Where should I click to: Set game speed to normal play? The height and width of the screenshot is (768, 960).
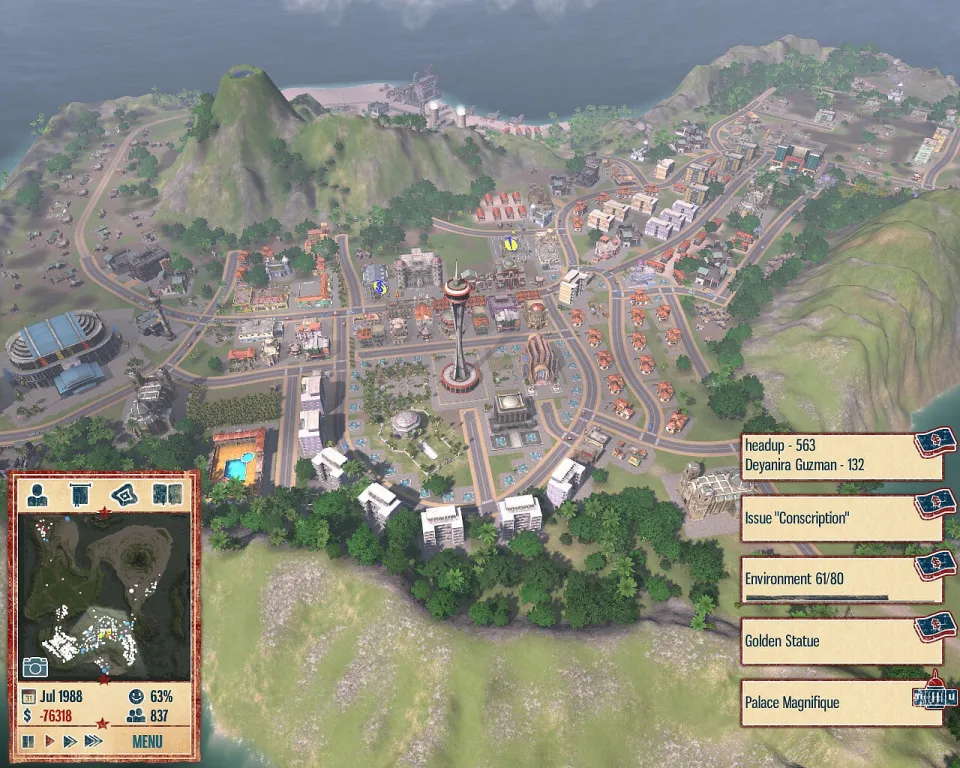(47, 741)
